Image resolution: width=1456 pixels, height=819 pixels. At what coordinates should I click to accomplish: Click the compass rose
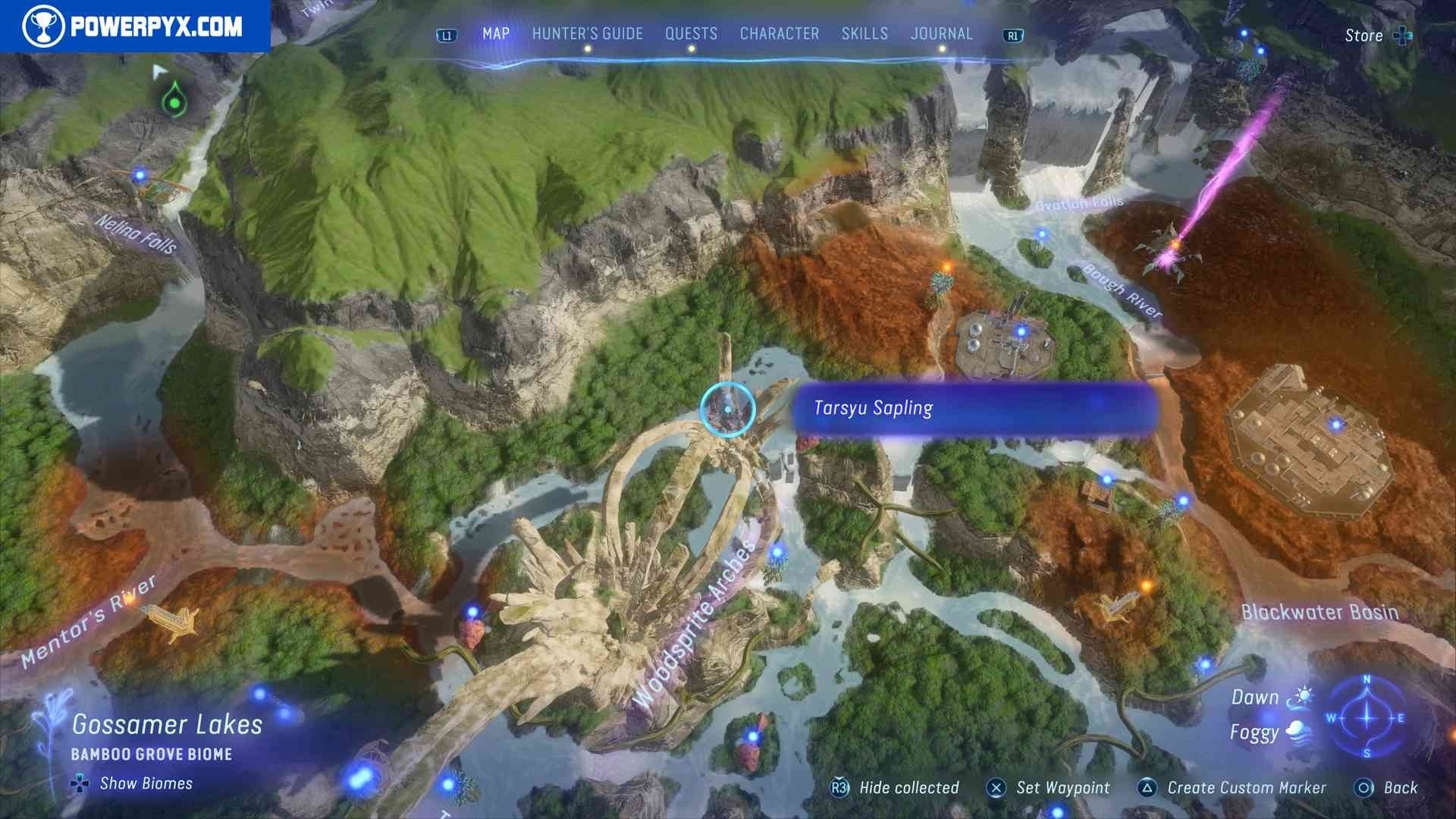pyautogui.click(x=1367, y=717)
